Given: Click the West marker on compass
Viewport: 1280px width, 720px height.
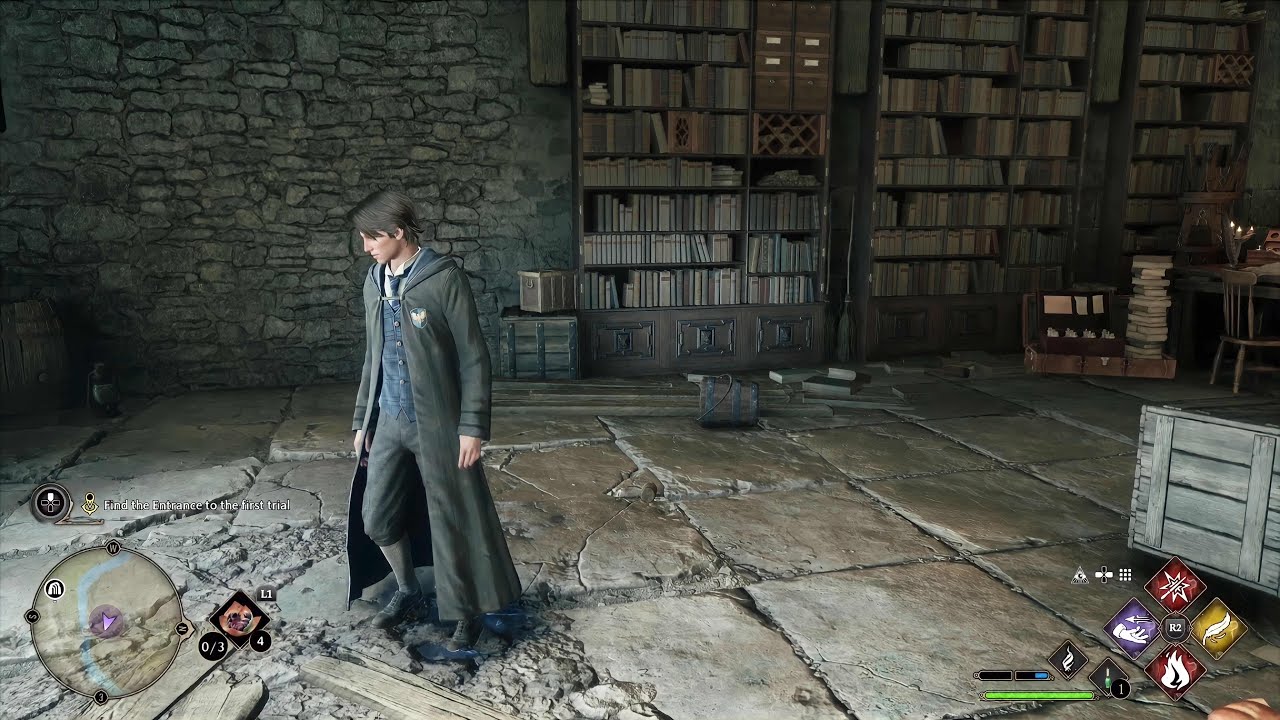Looking at the screenshot, I should click(x=113, y=548).
